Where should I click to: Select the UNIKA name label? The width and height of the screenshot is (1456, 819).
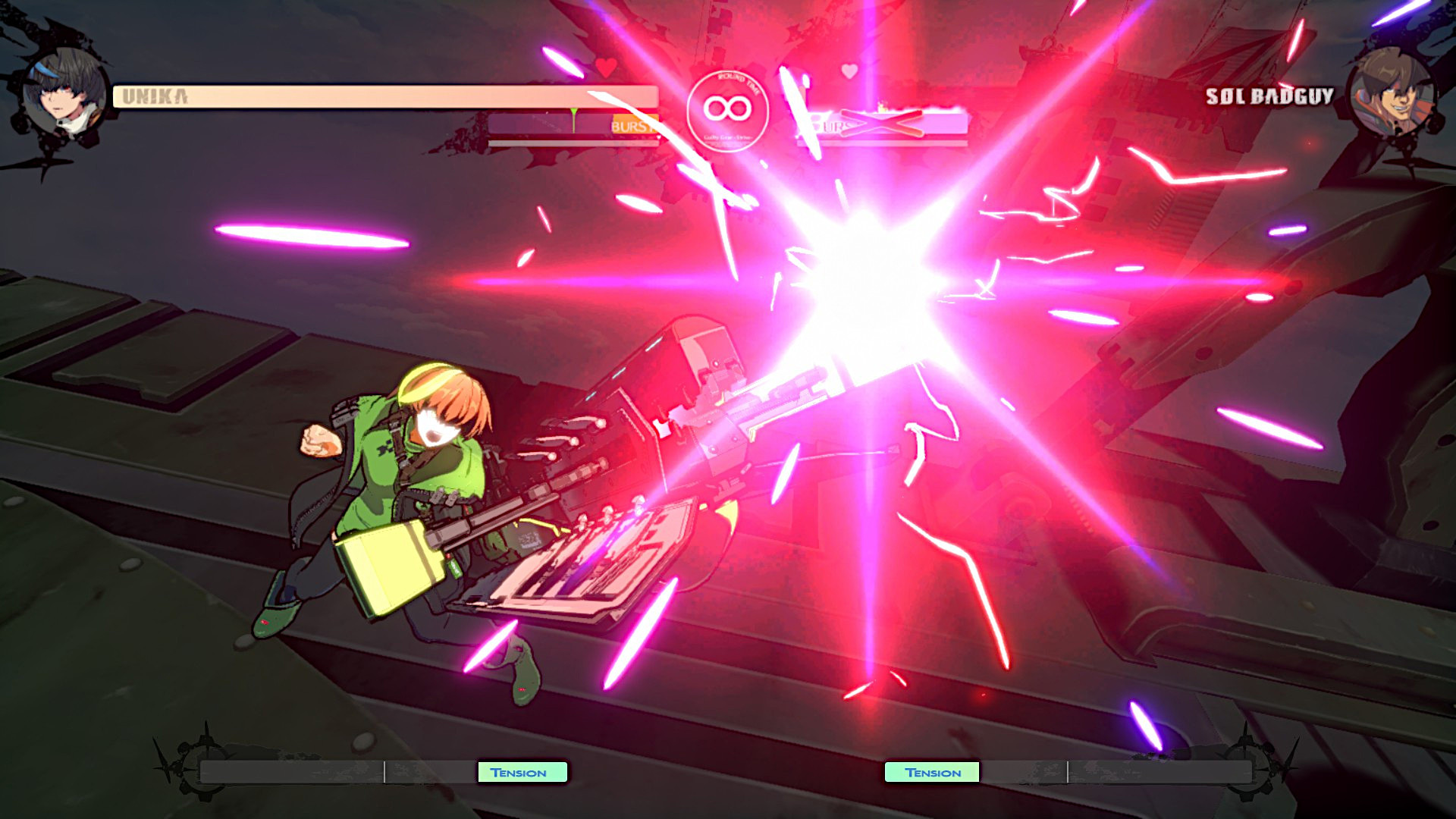click(155, 96)
